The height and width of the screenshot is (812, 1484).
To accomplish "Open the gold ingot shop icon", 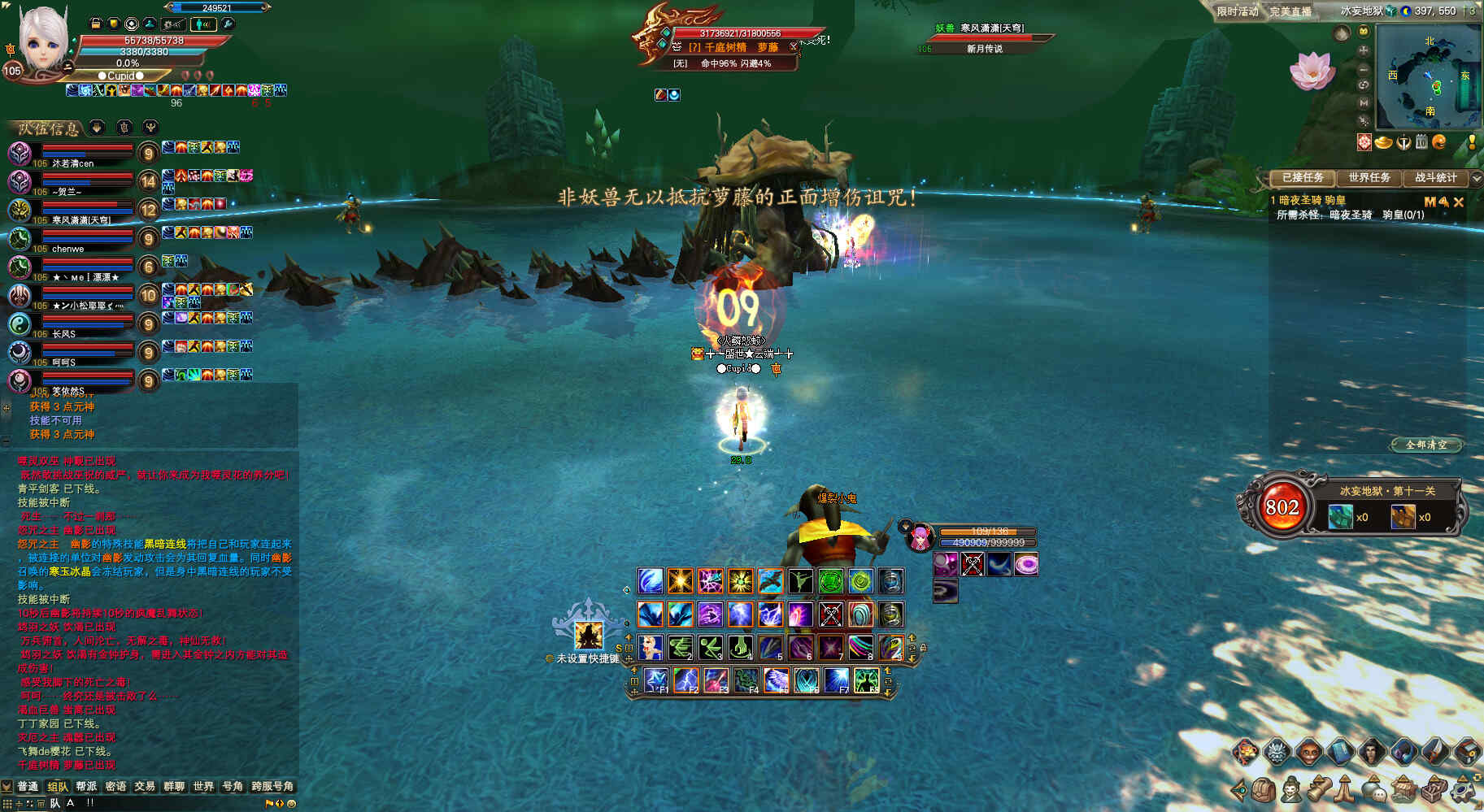I will pos(1383,143).
